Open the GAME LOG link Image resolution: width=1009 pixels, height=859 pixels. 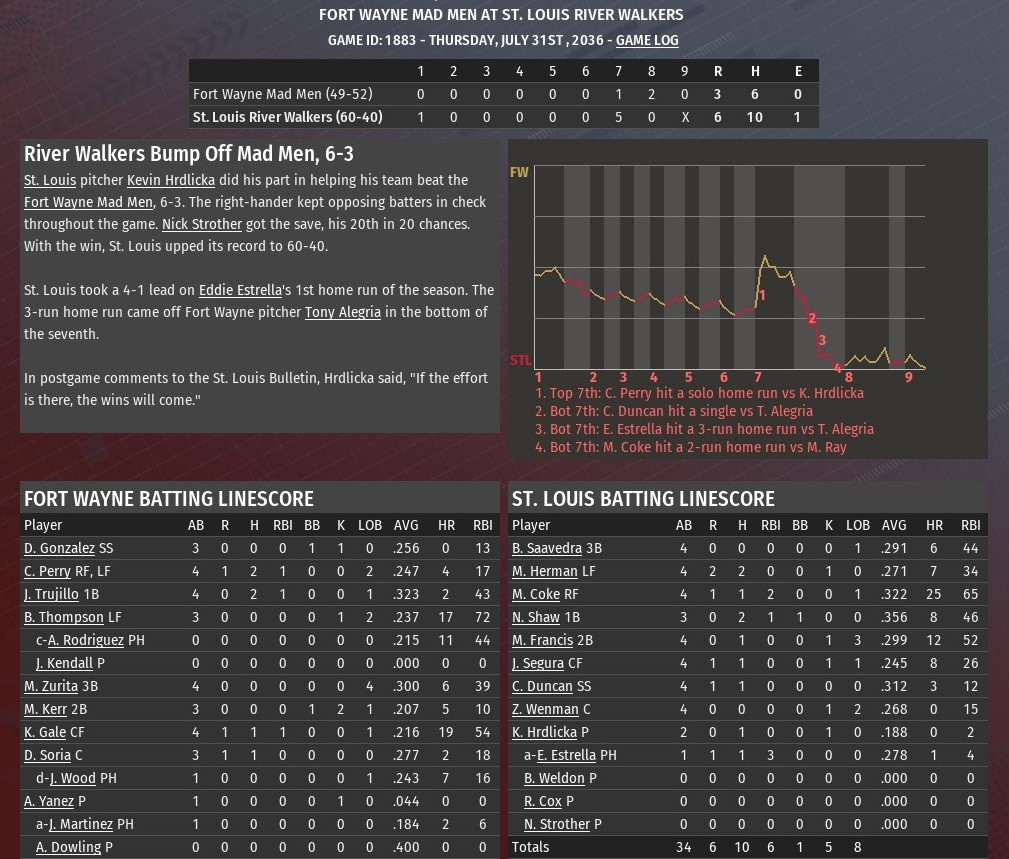(x=647, y=40)
